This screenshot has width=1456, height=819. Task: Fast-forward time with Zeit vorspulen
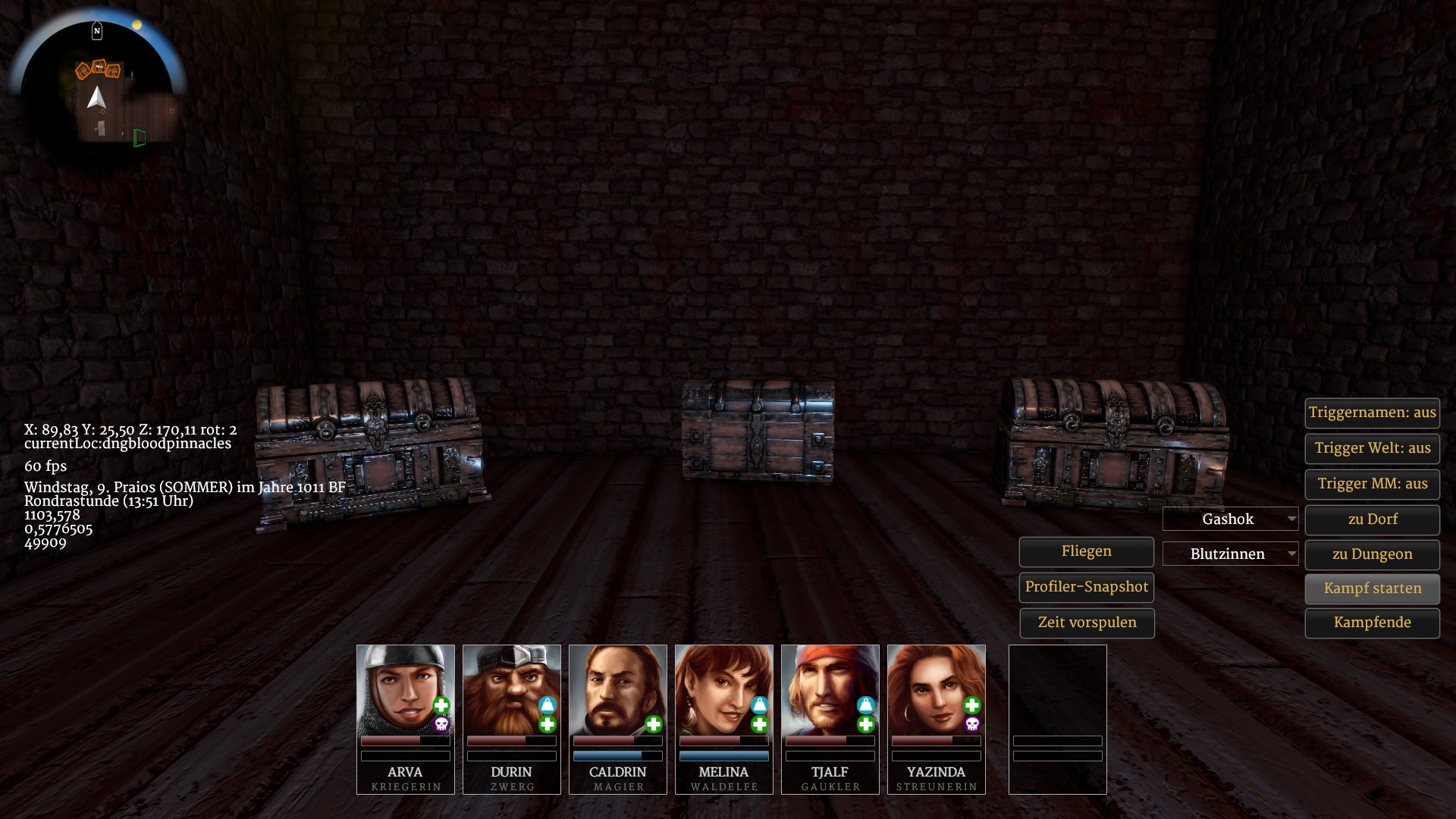[1086, 623]
